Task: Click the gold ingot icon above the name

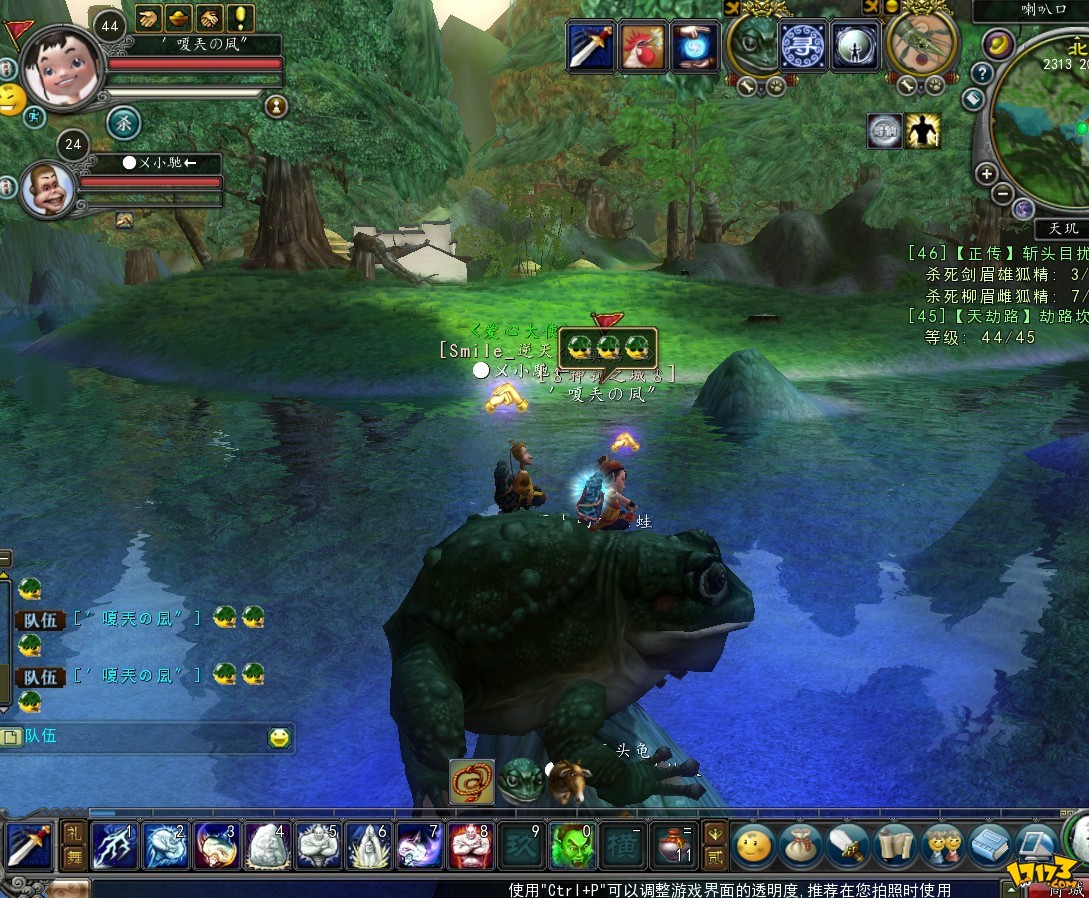Action: coord(180,18)
